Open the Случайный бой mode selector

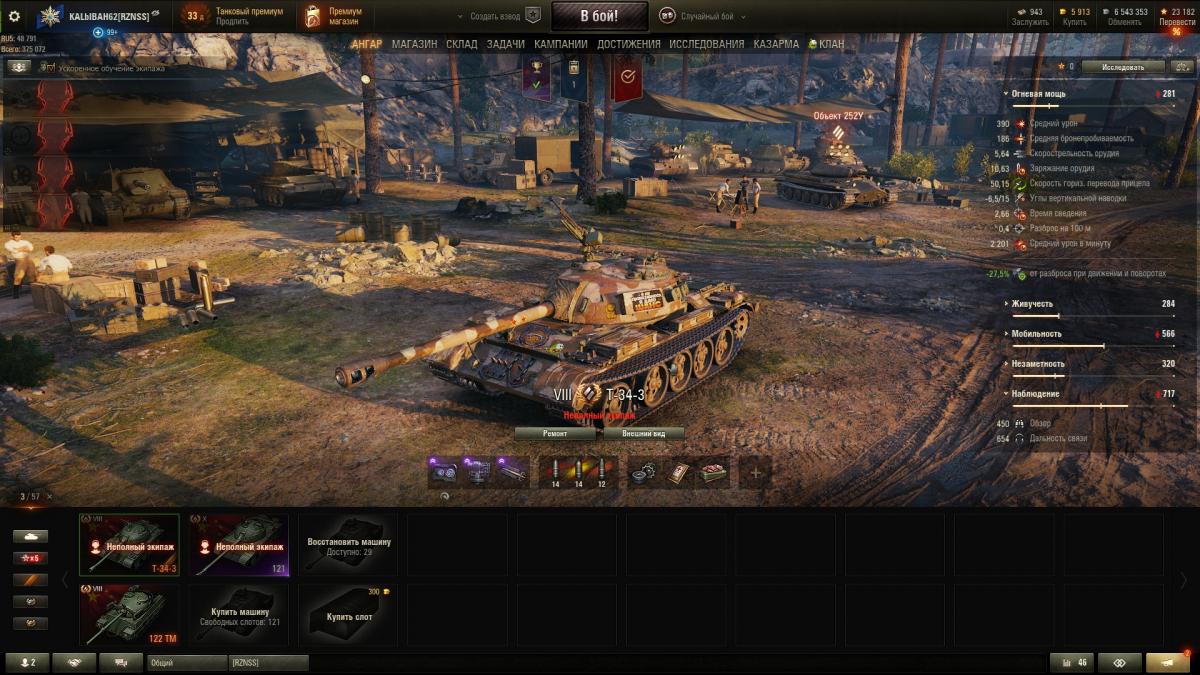coord(706,17)
